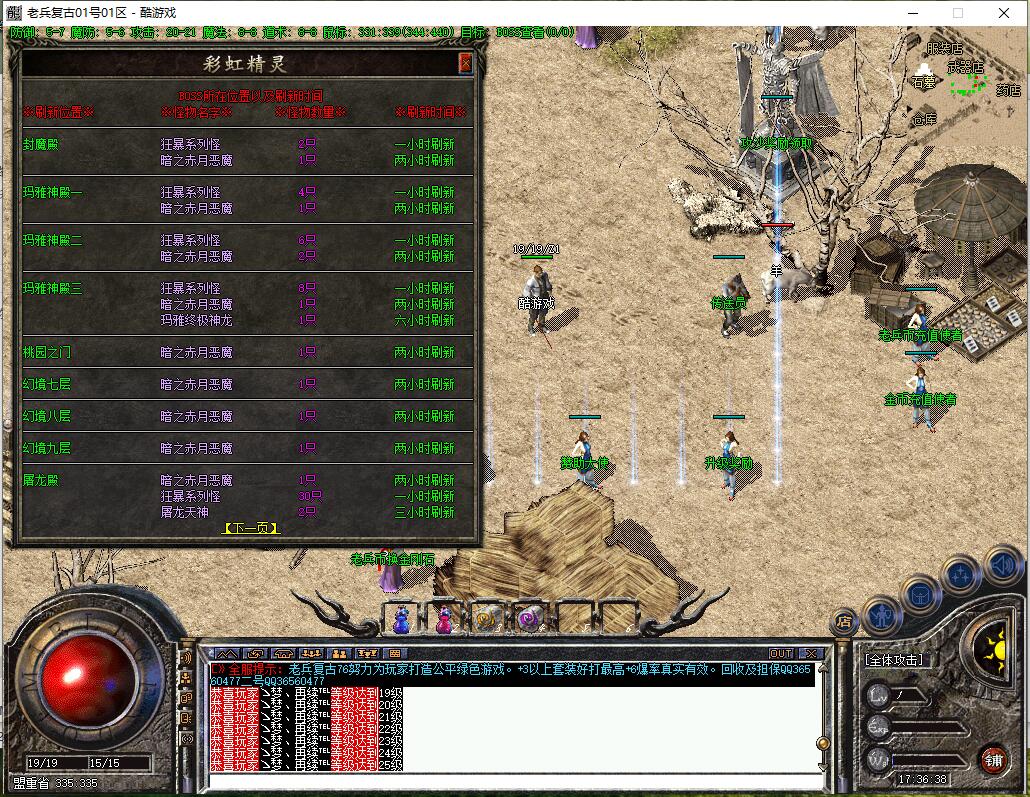The width and height of the screenshot is (1030, 797).
Task: Select the double-chevron icon on chat toolbar
Action: [227, 654]
